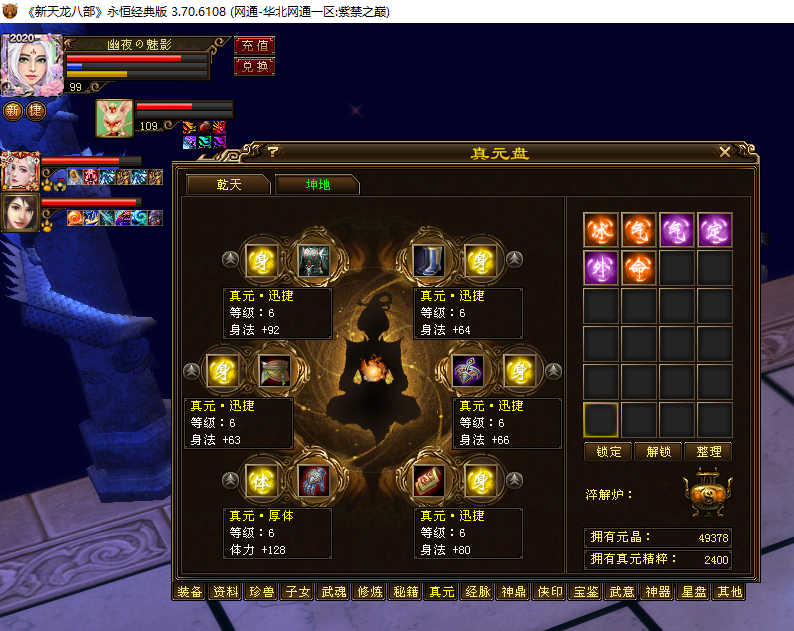Screen dimensions: 794x631
Task: Select the 坤地 tab
Action: 317,185
